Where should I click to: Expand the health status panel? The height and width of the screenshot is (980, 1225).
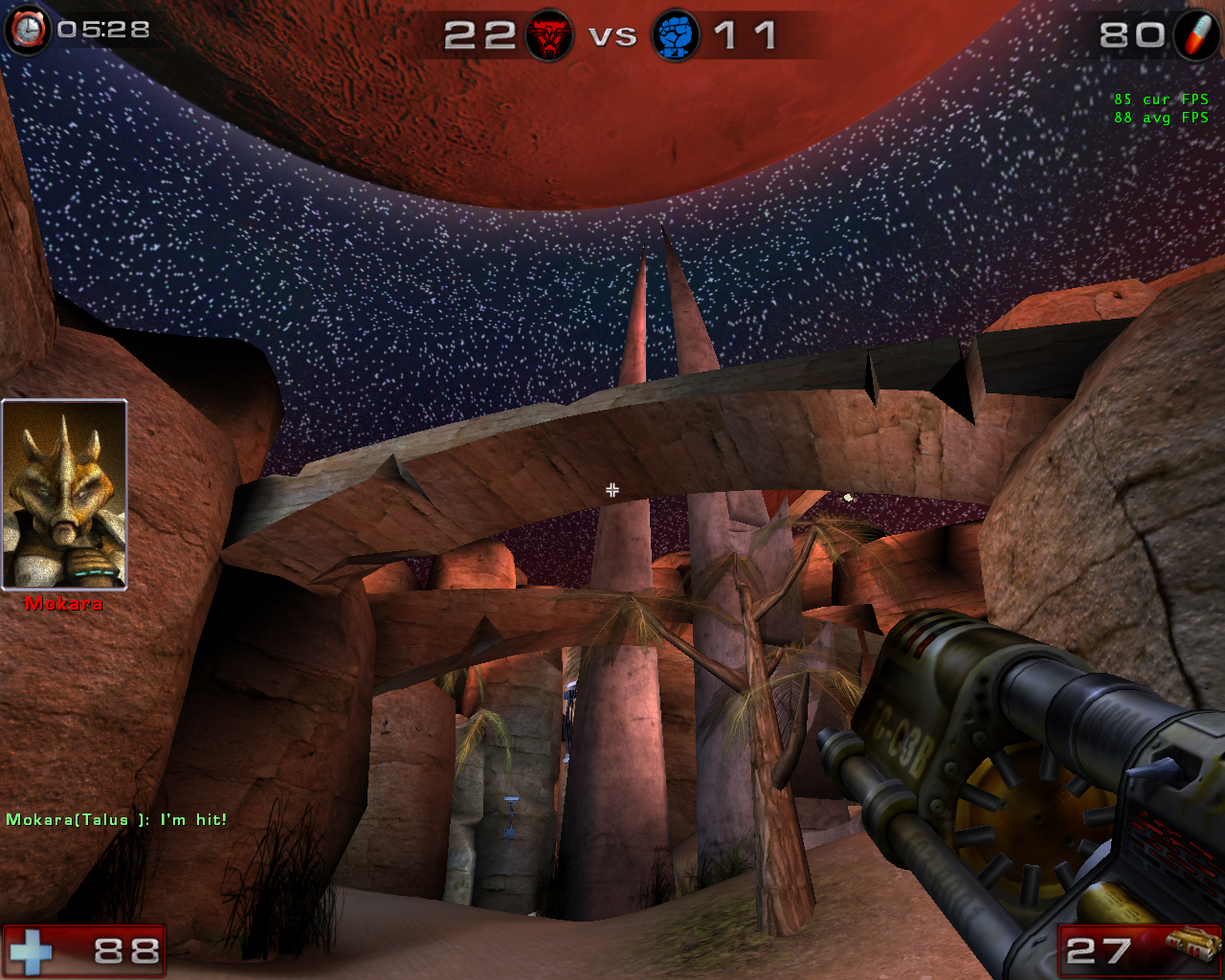86,950
